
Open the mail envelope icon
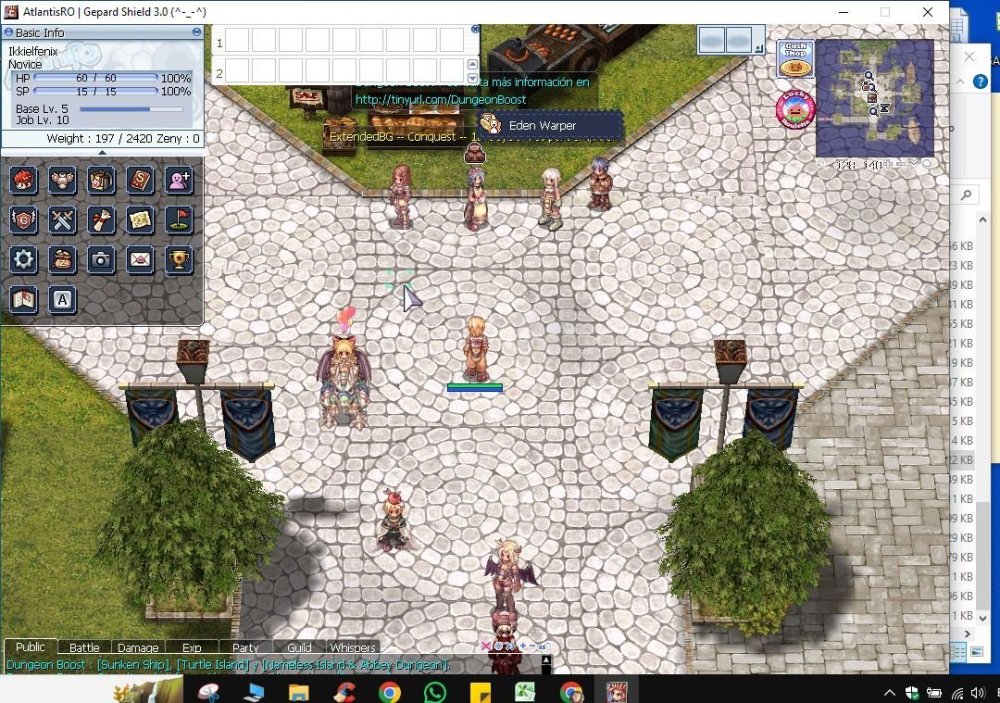point(140,260)
